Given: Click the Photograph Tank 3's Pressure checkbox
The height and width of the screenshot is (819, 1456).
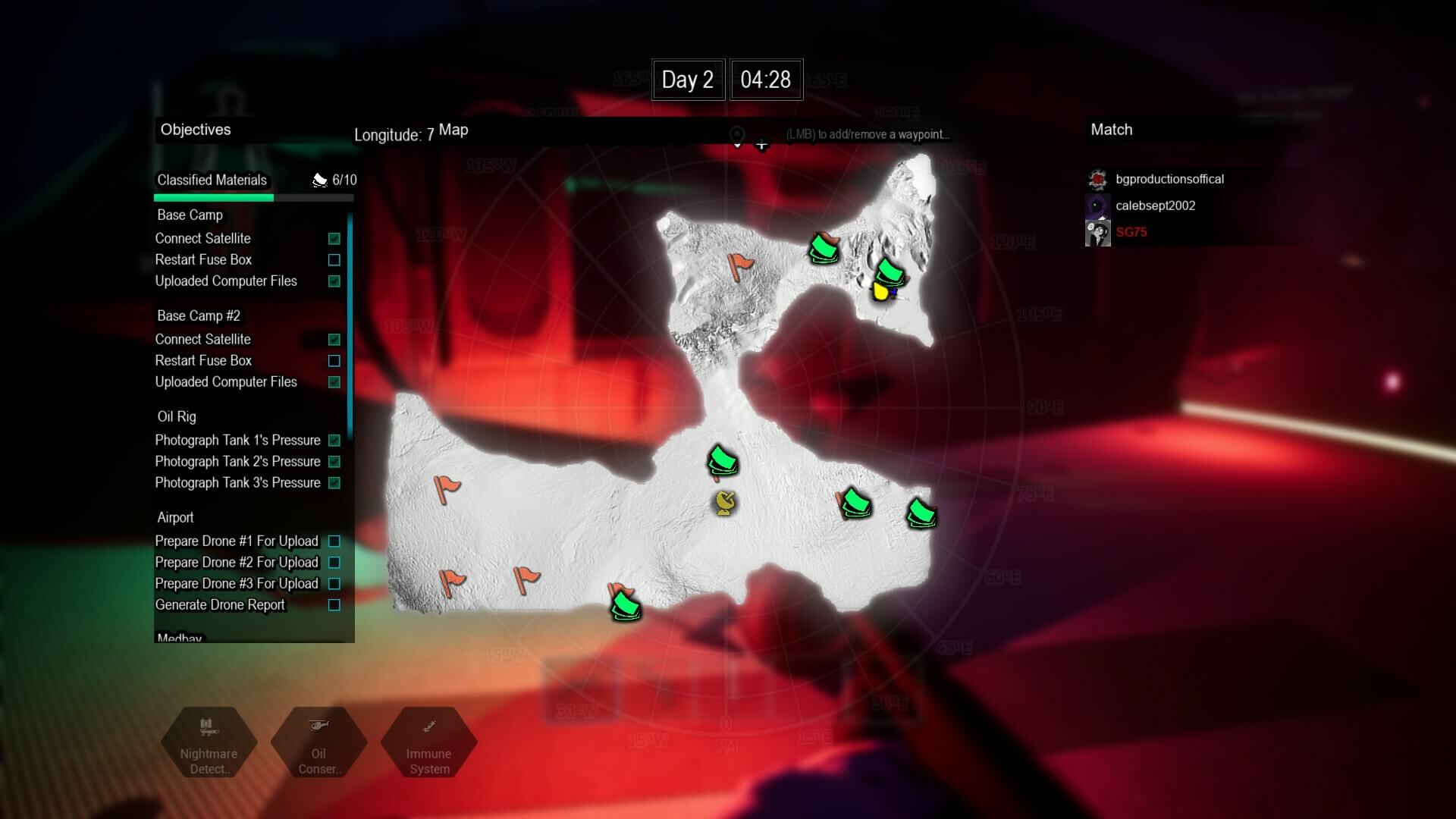Looking at the screenshot, I should pos(334,483).
